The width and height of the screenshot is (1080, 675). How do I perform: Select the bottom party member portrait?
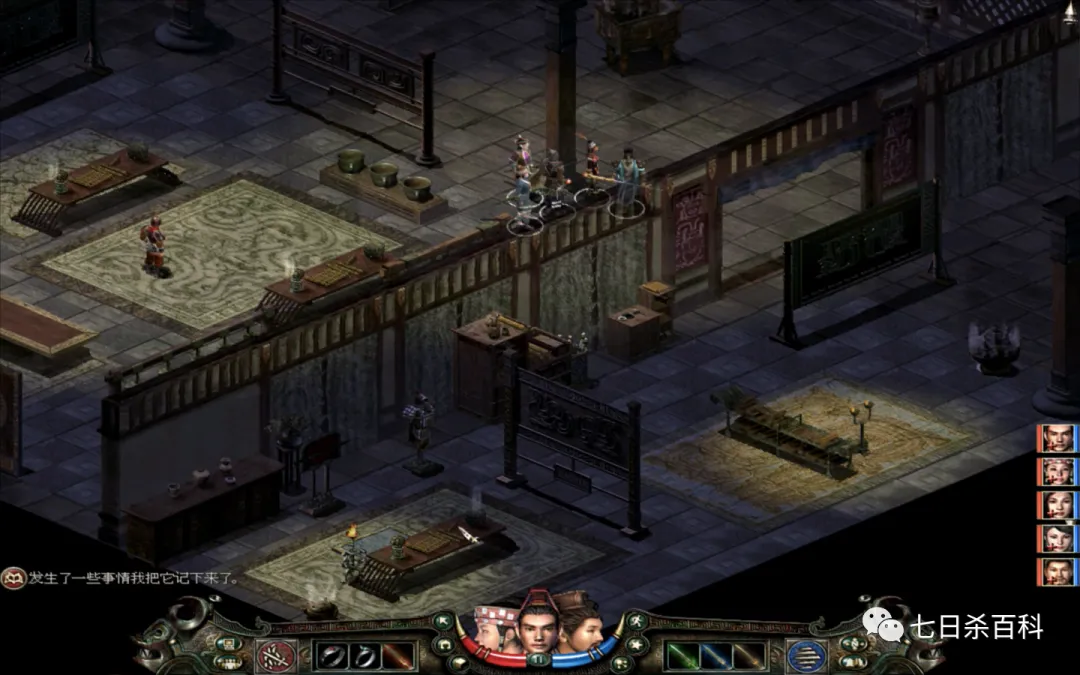[1057, 571]
